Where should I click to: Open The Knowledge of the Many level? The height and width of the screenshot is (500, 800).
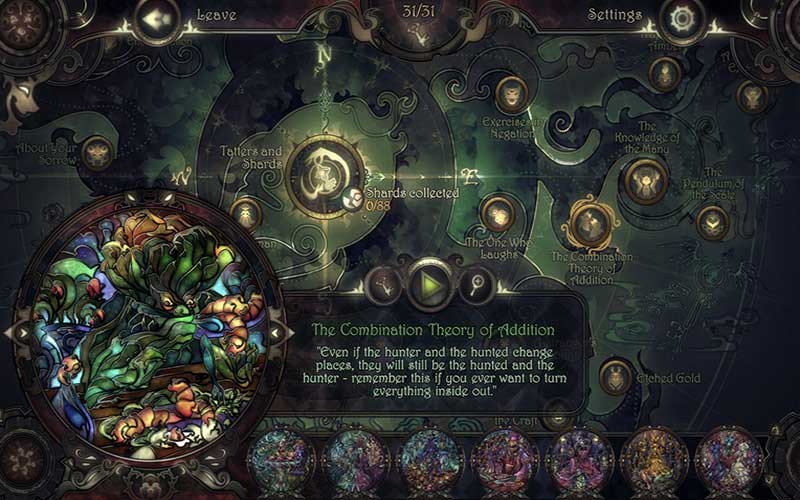[645, 180]
